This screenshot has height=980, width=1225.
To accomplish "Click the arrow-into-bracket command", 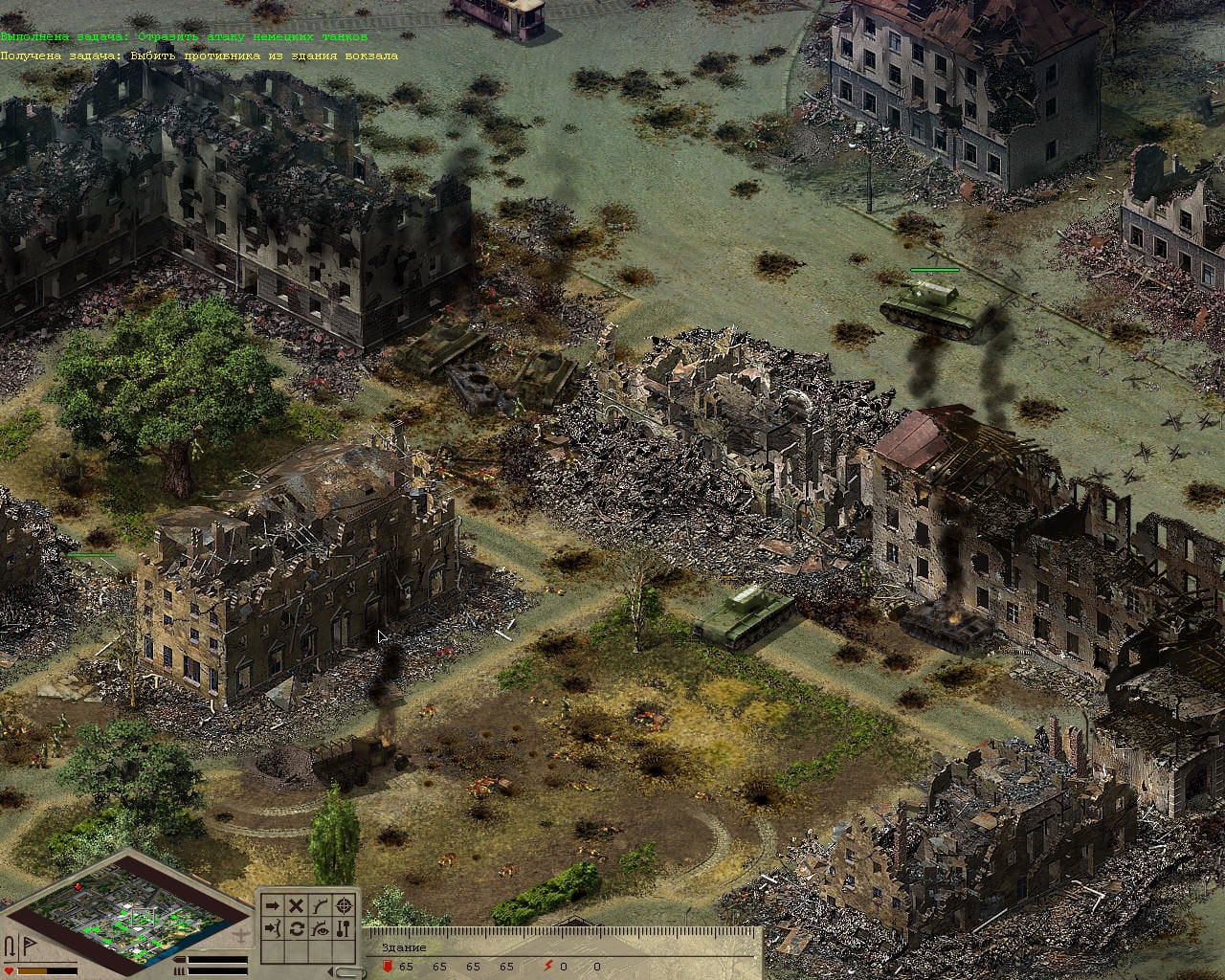I will click(273, 929).
